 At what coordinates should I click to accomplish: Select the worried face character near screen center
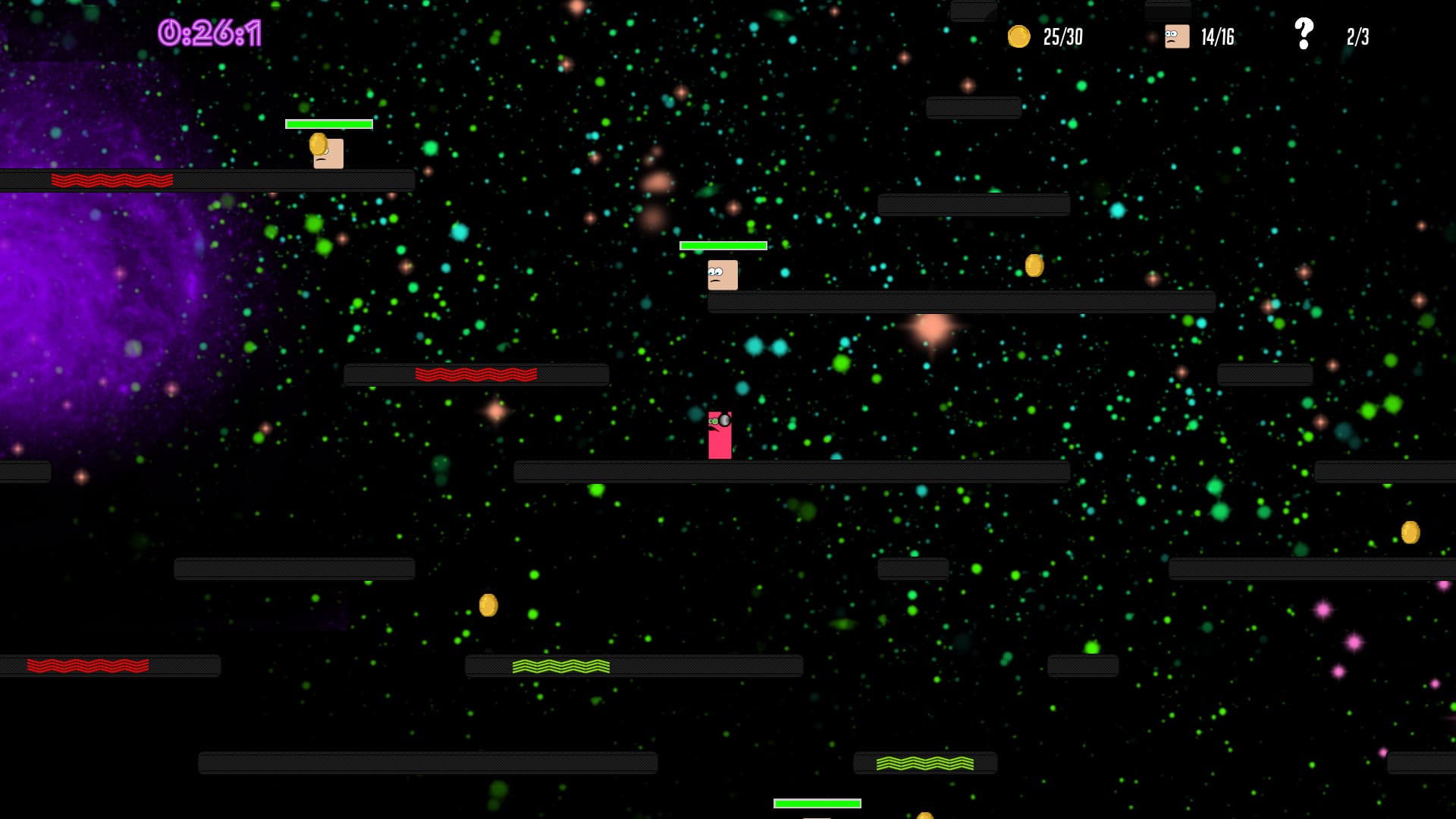(x=721, y=275)
